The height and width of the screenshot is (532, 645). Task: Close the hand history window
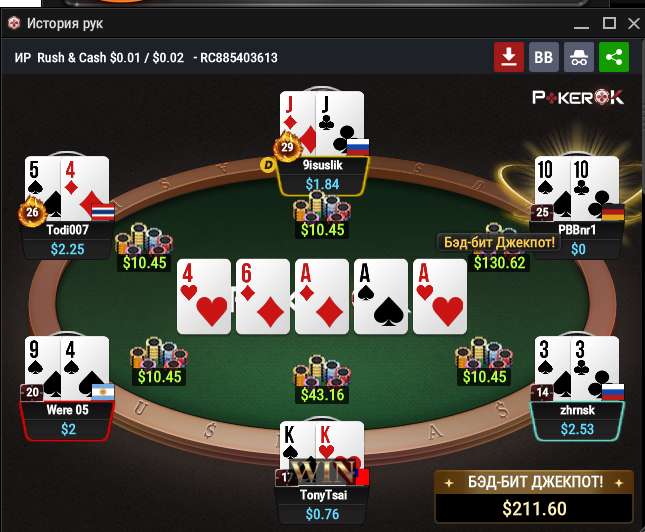click(x=630, y=22)
